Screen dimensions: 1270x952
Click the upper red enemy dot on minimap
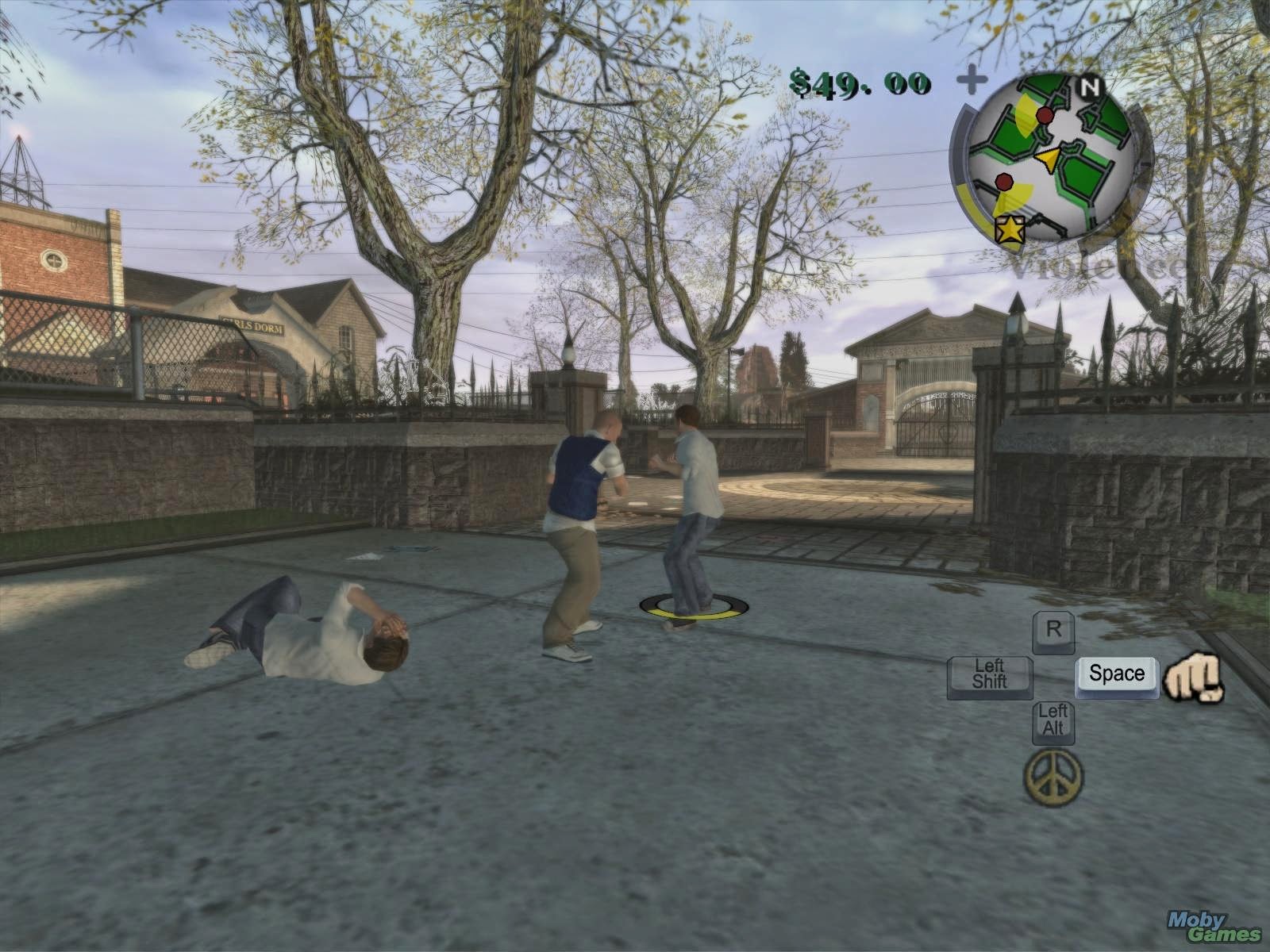pyautogui.click(x=1044, y=115)
